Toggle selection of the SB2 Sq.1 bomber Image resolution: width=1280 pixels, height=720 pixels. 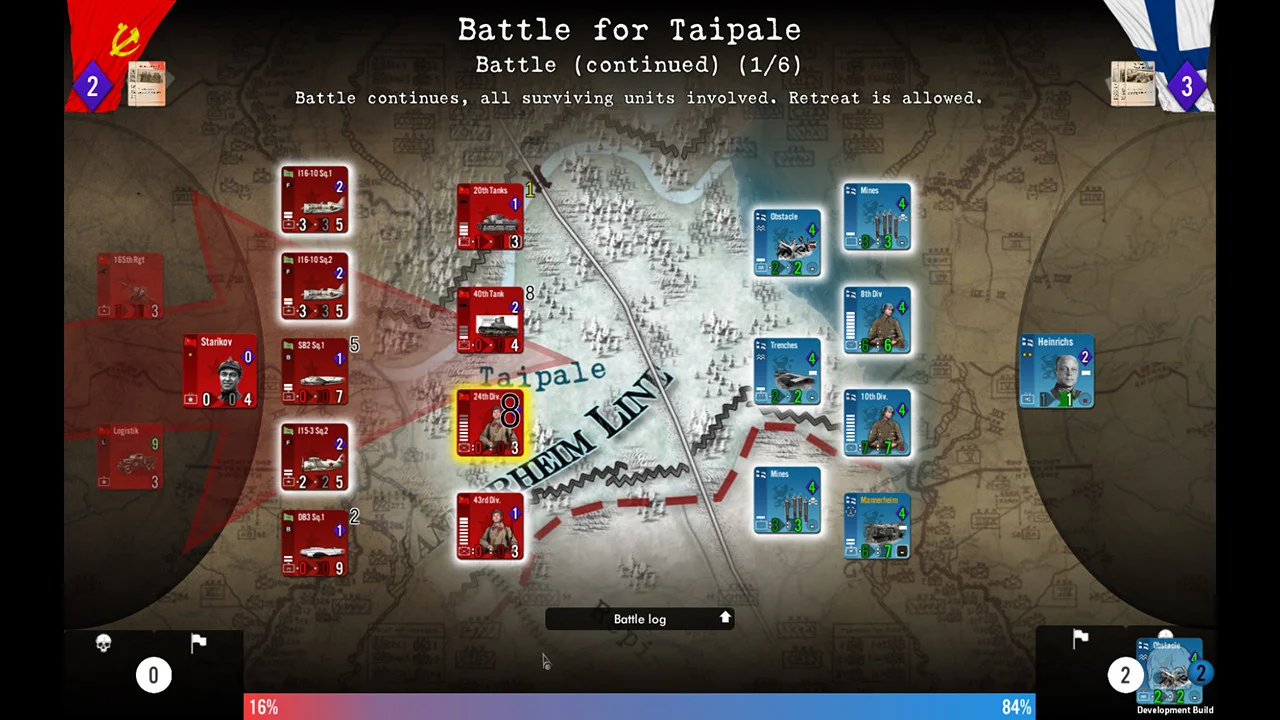pyautogui.click(x=315, y=372)
